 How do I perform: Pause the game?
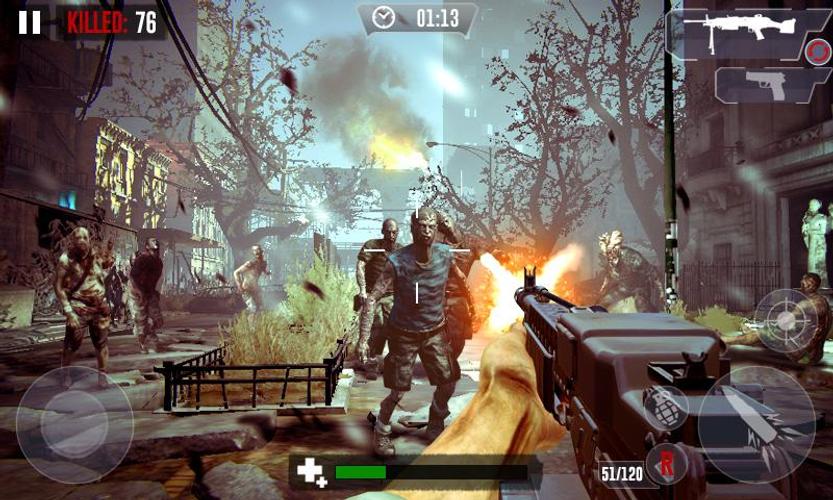(30, 22)
